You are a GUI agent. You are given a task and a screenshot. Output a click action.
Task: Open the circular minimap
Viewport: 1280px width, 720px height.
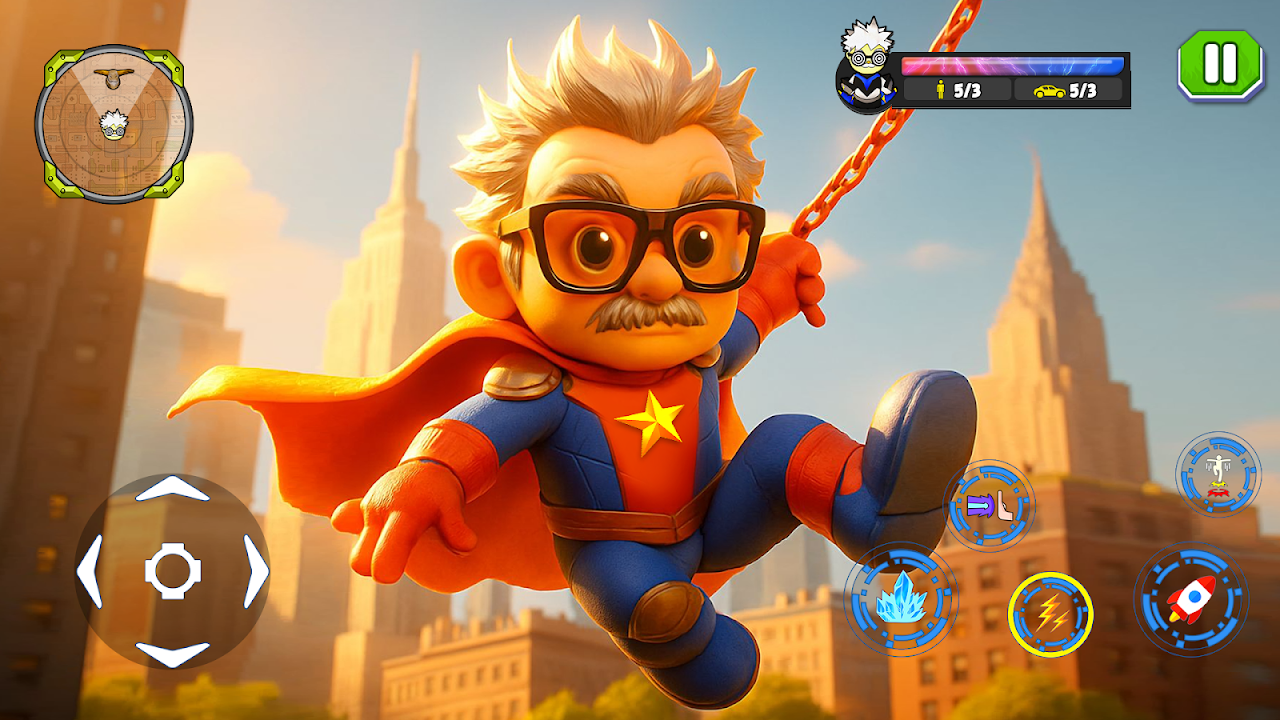(113, 124)
